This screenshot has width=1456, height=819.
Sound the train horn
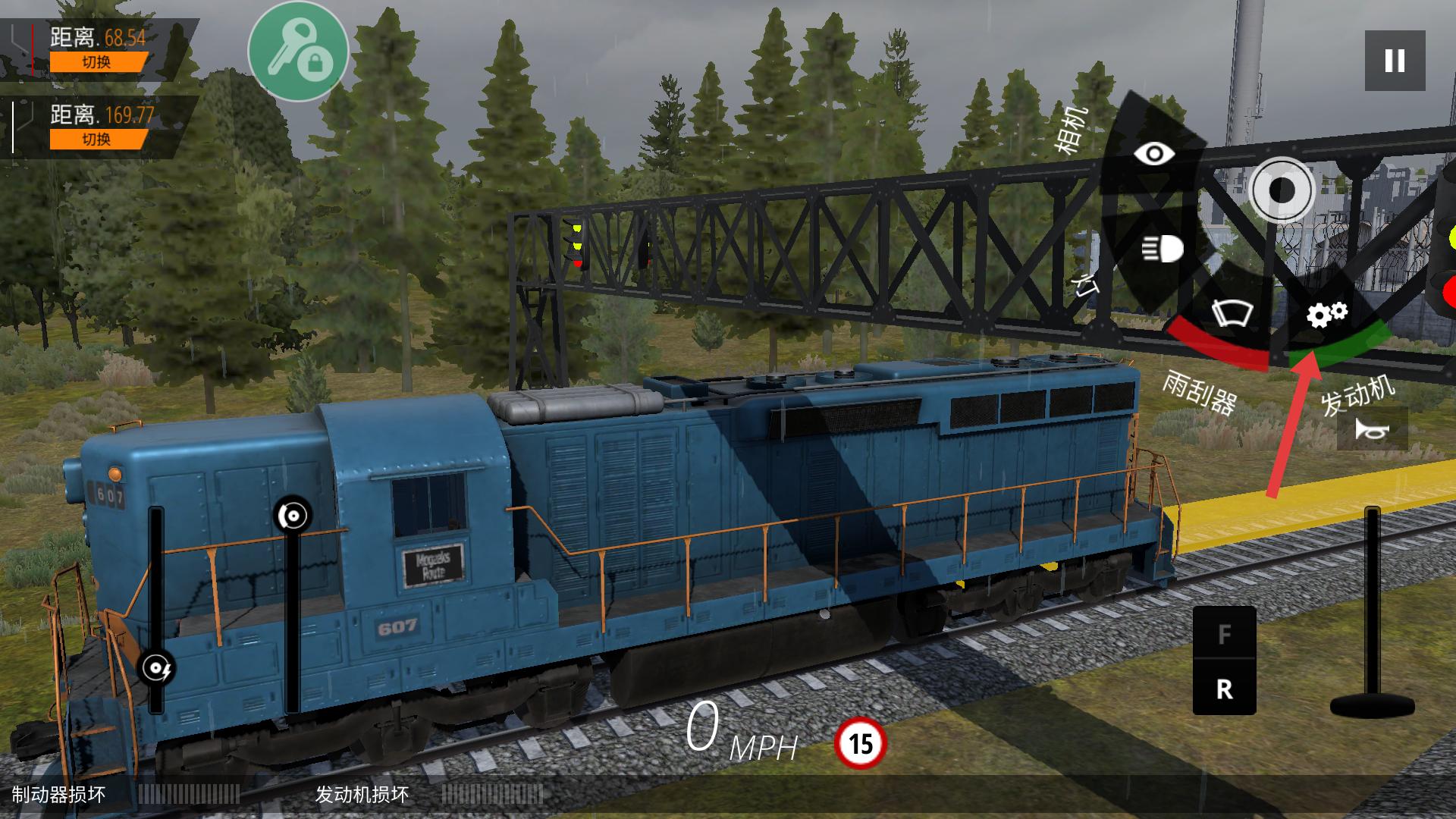(x=1373, y=430)
